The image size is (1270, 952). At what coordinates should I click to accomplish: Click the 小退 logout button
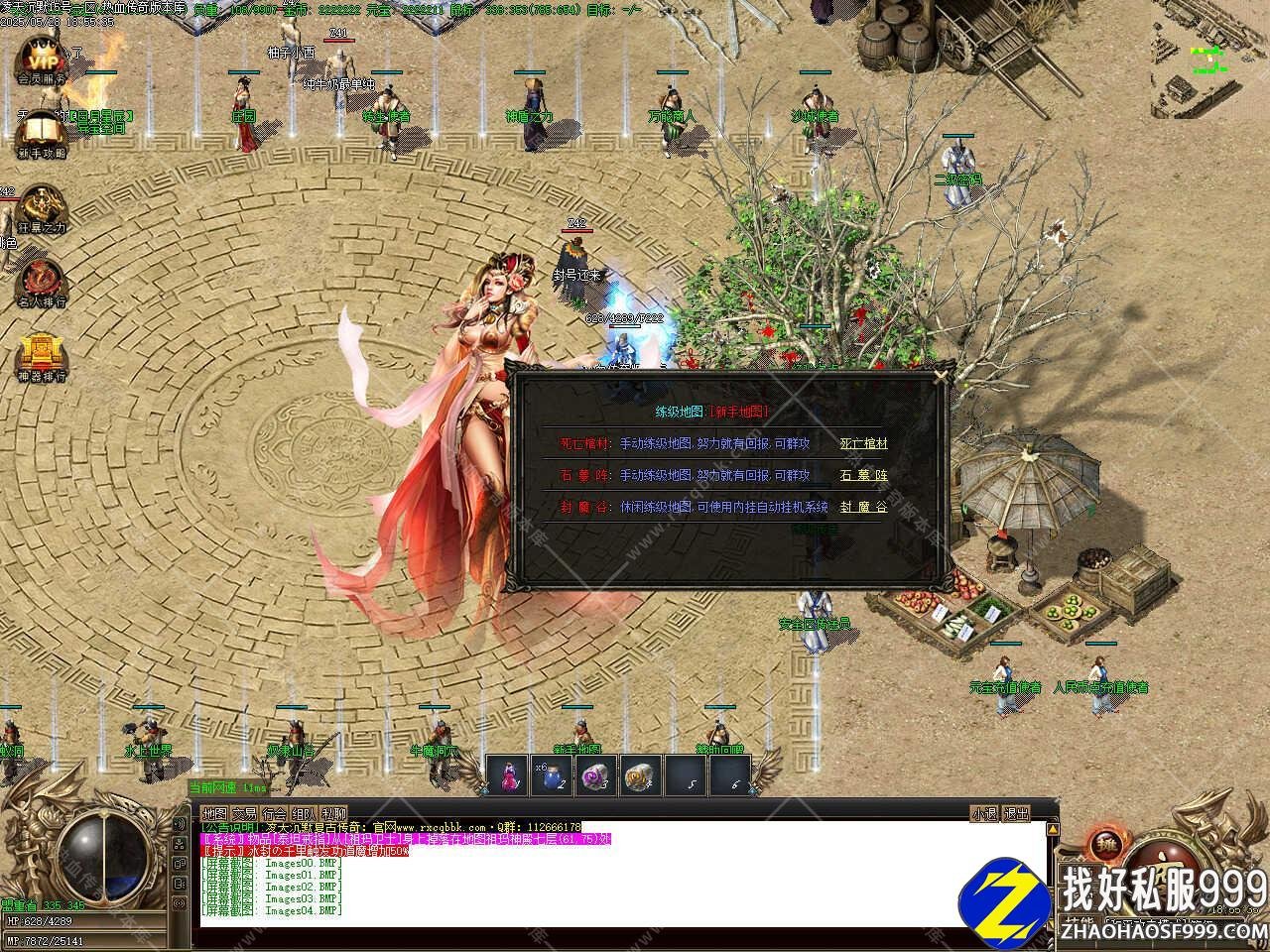point(984,814)
